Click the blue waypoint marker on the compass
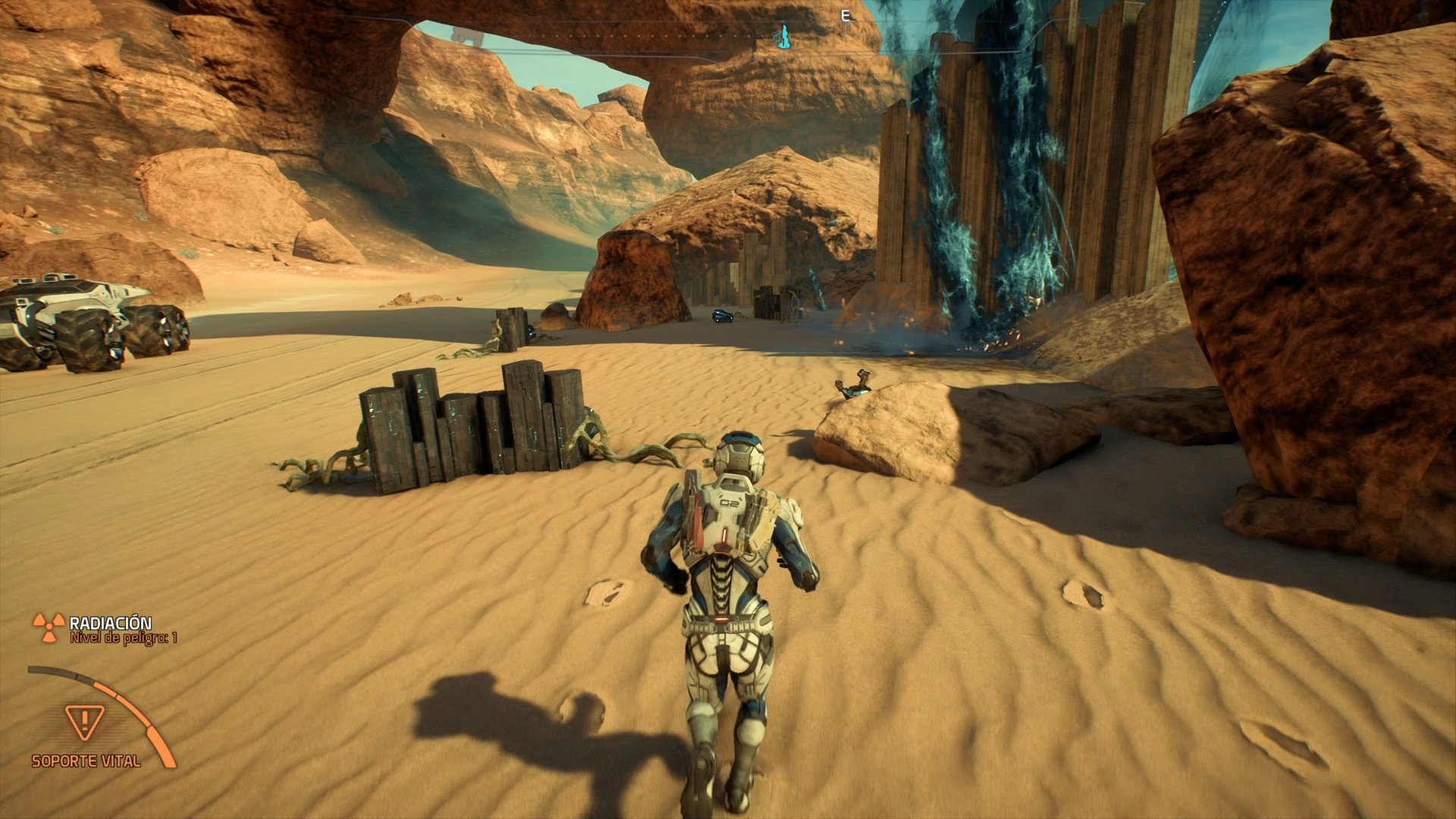 pos(785,34)
